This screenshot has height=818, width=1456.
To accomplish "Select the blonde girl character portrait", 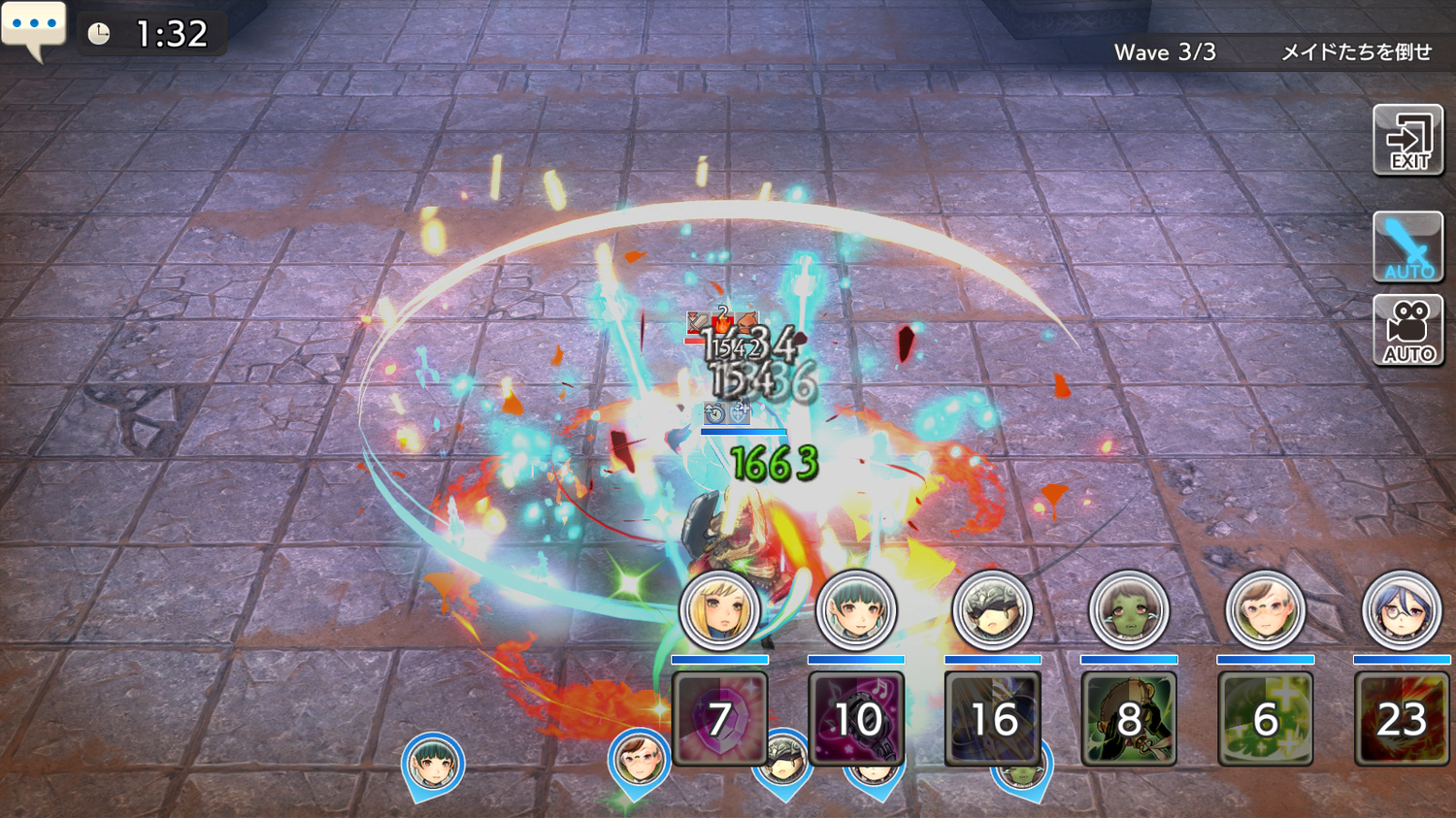I will (x=719, y=610).
